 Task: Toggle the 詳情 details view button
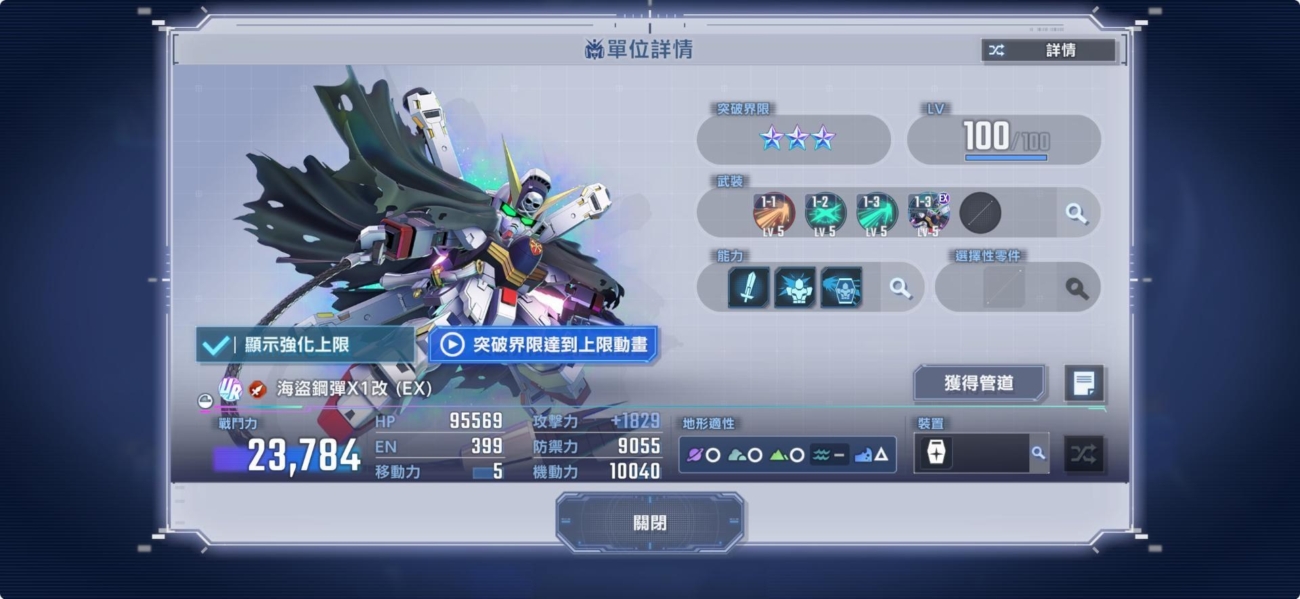1048,50
